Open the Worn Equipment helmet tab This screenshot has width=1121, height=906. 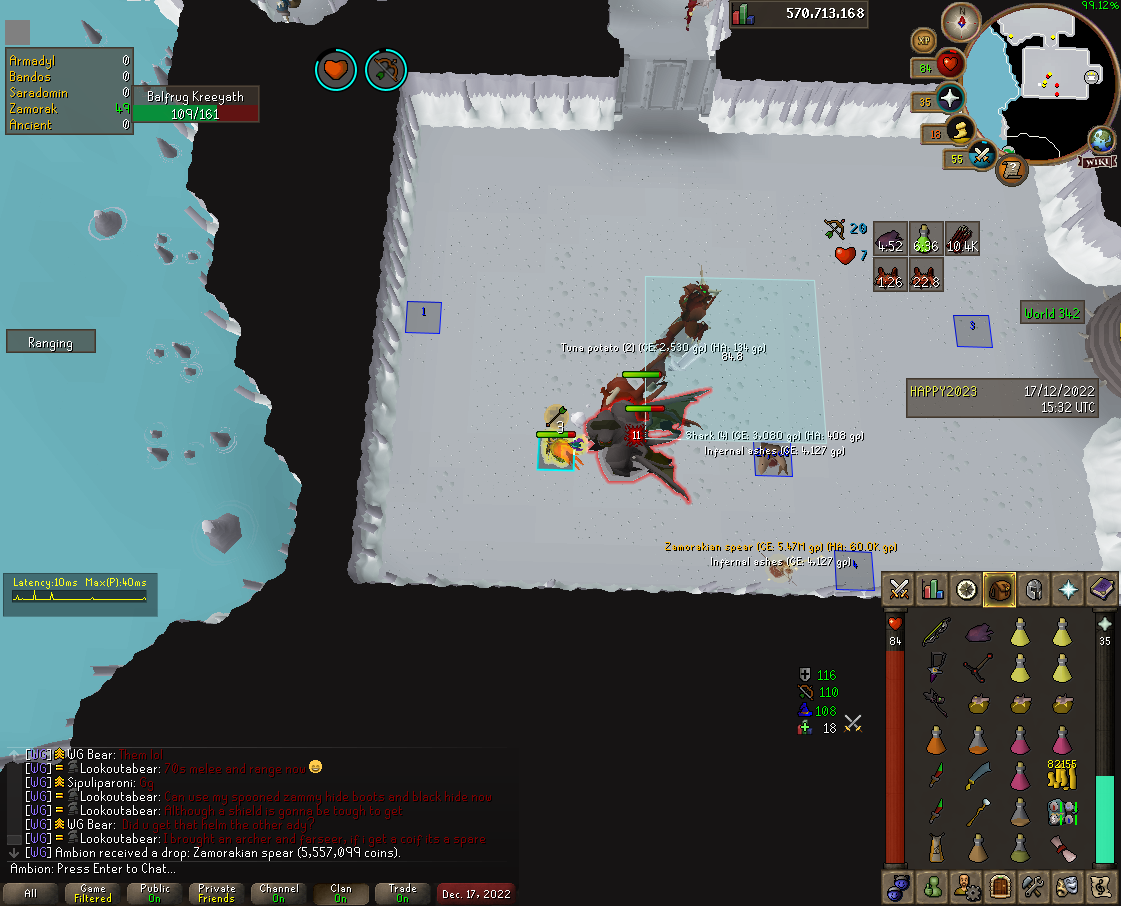coord(1034,588)
